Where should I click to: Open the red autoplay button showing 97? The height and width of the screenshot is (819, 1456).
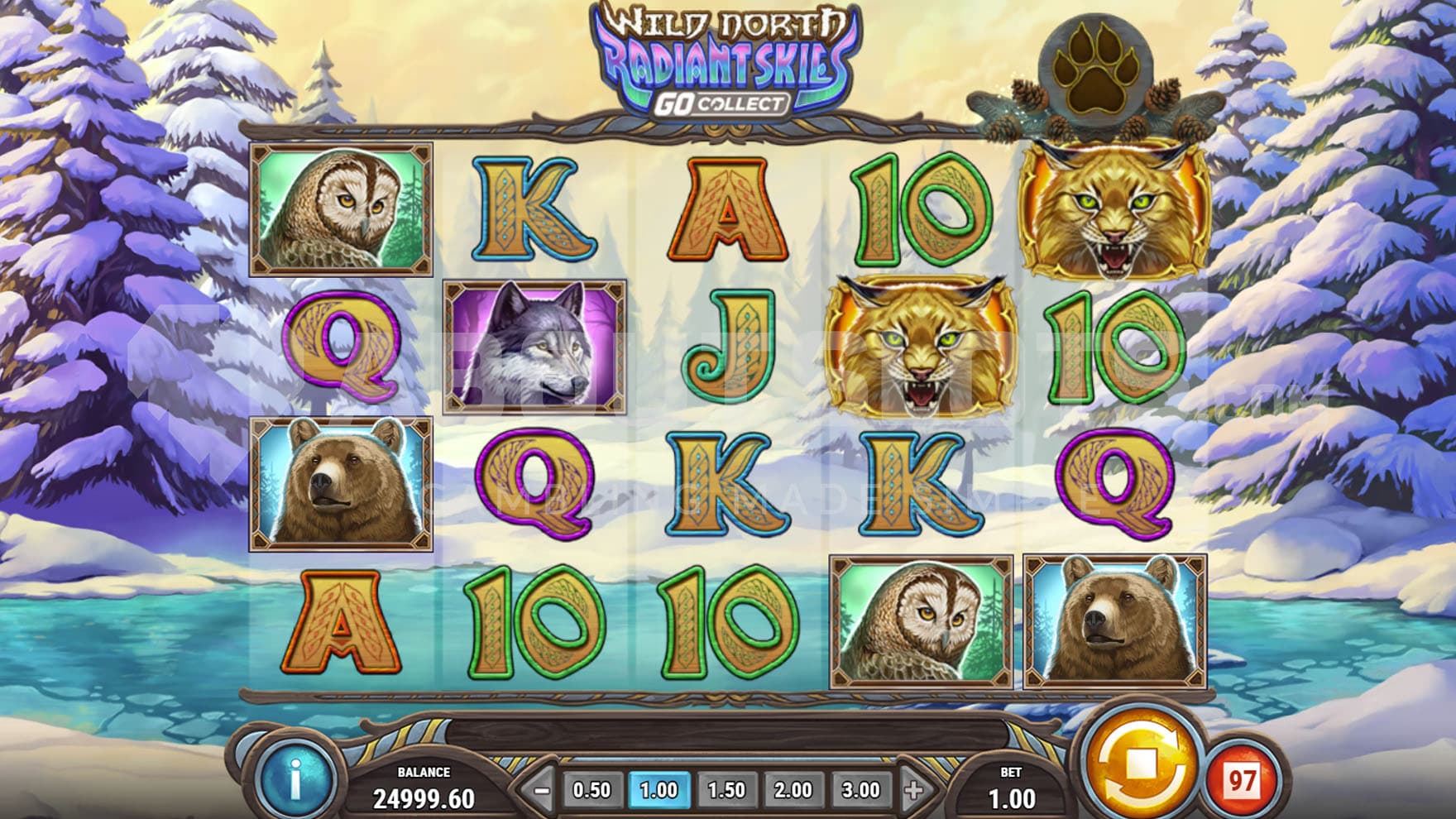pos(1241,780)
